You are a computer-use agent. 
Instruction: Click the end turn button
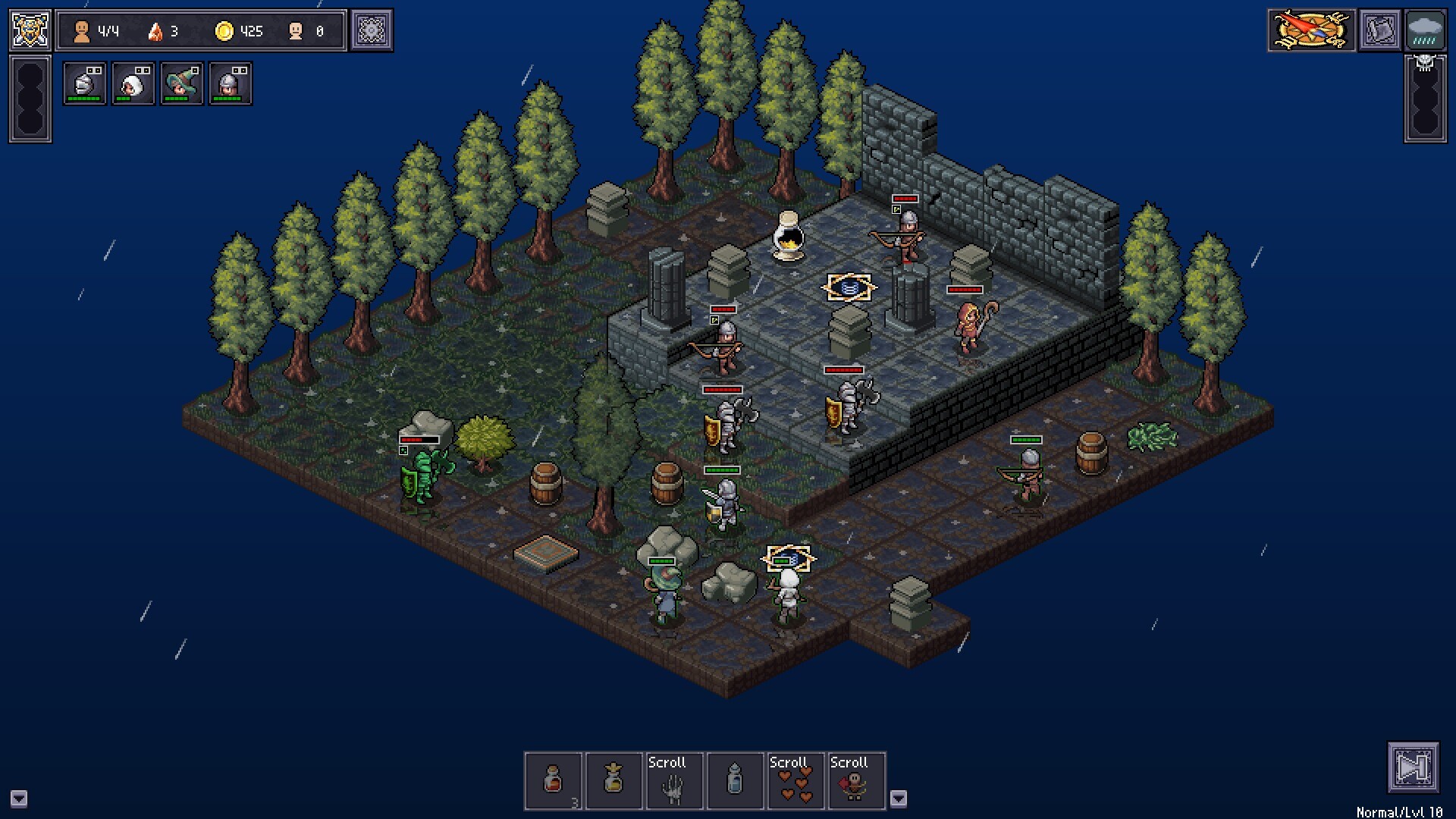(1413, 767)
